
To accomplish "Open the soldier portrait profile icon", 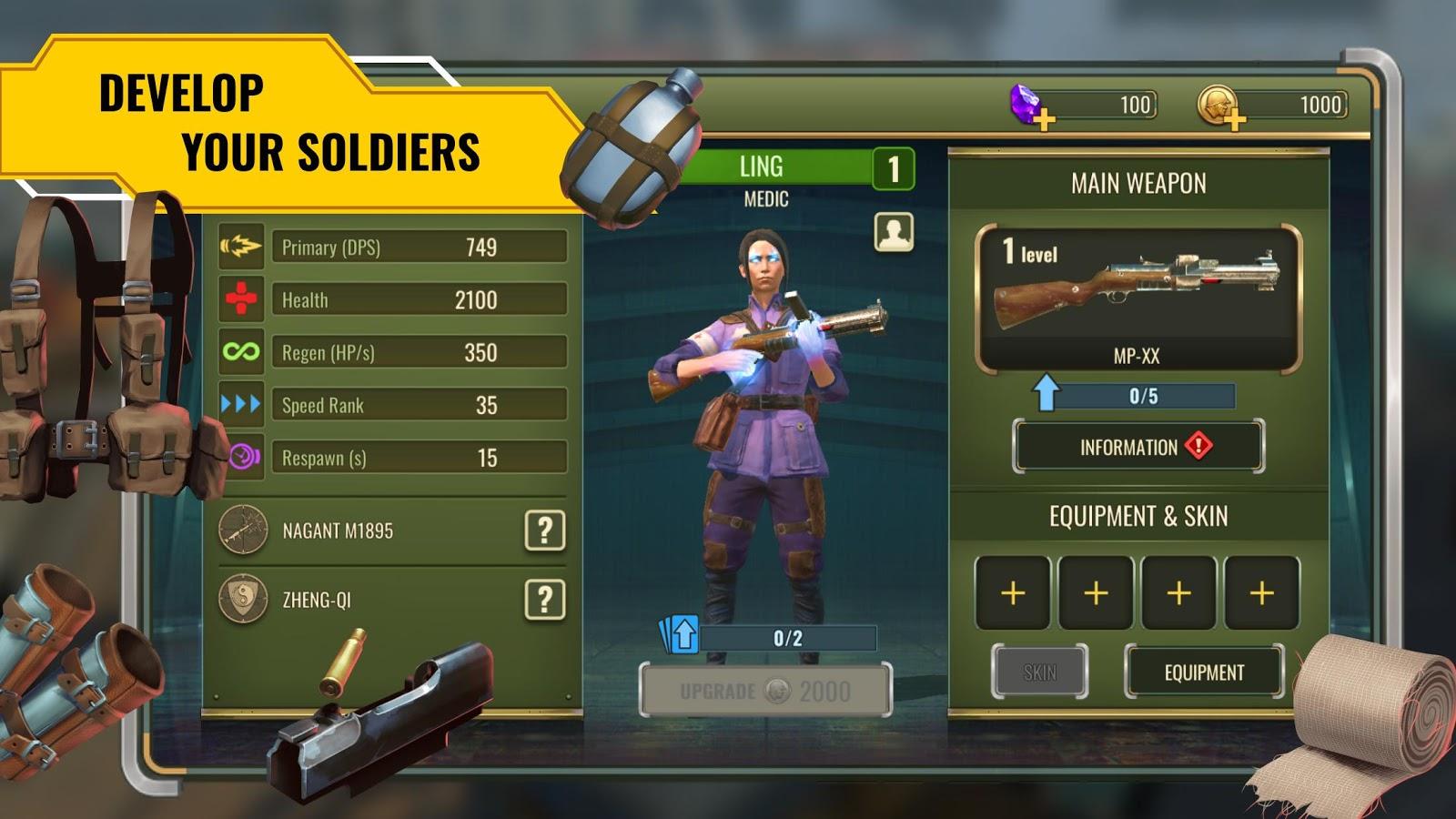I will [x=894, y=232].
